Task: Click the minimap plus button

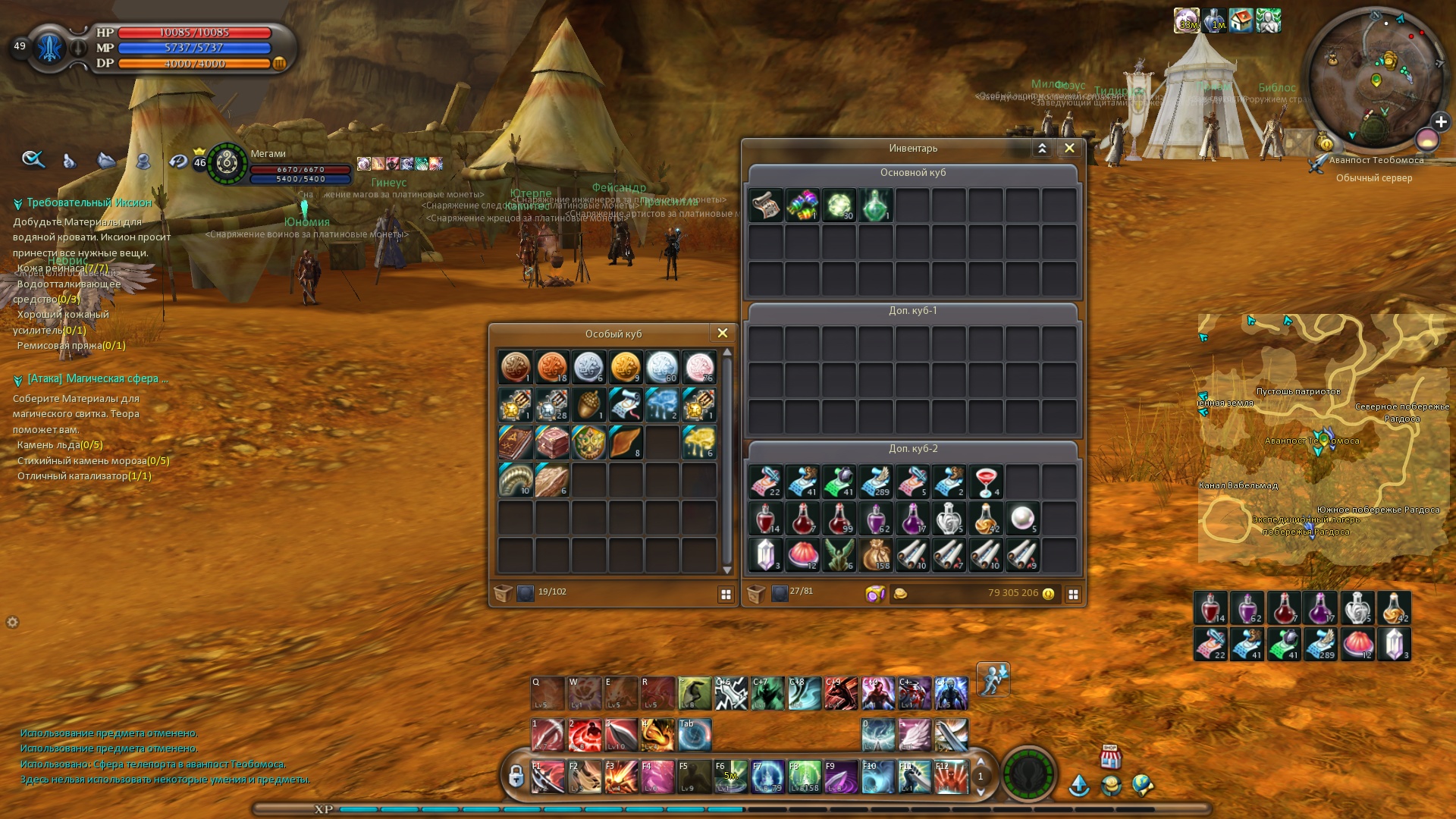Action: (x=1441, y=122)
